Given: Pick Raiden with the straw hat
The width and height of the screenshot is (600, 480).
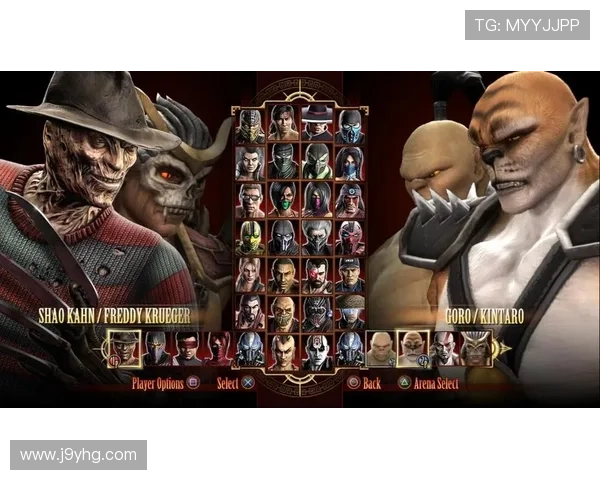Looking at the screenshot, I should tap(349, 312).
